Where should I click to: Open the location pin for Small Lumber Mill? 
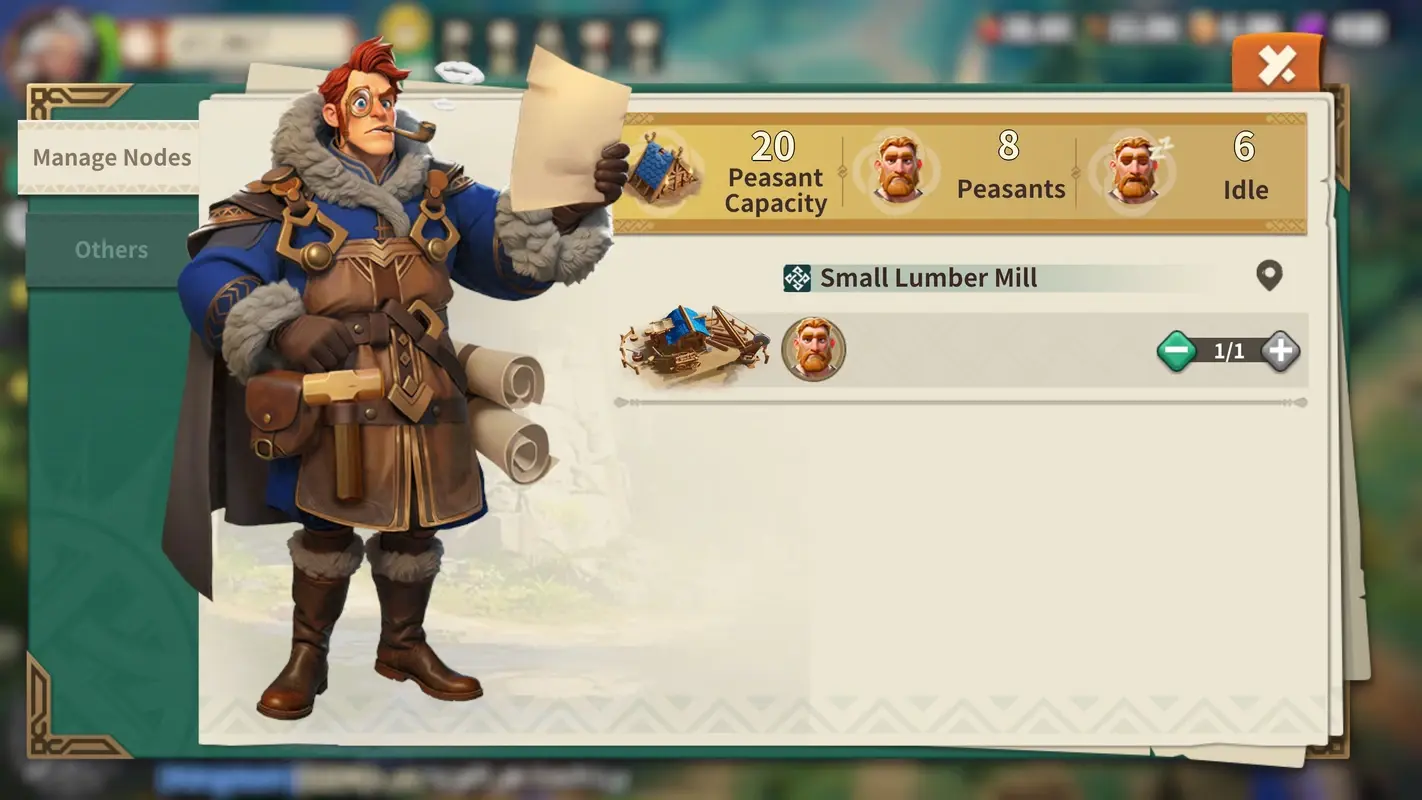[x=1271, y=276]
